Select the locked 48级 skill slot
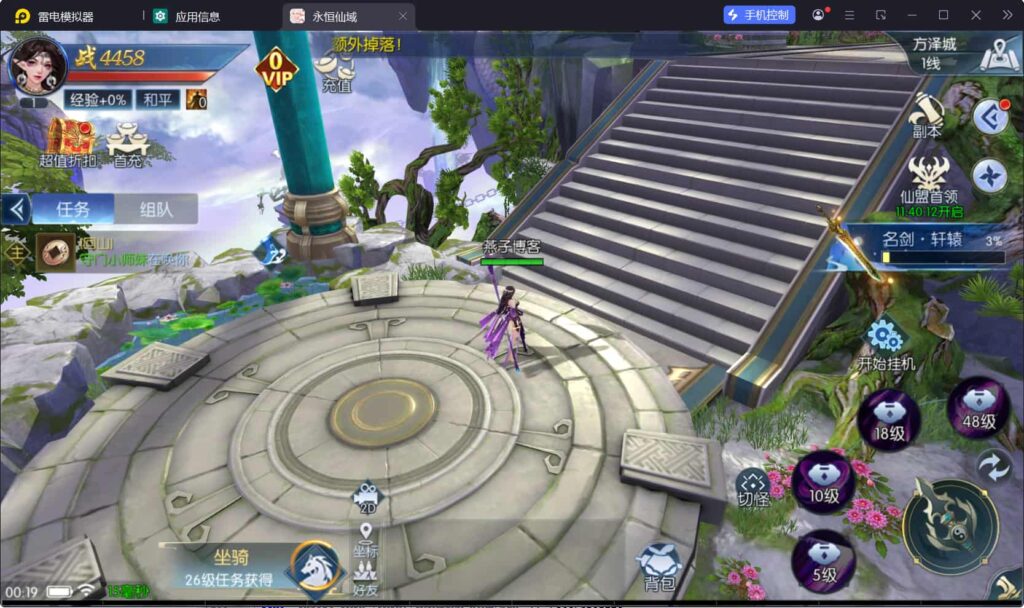 pos(978,408)
